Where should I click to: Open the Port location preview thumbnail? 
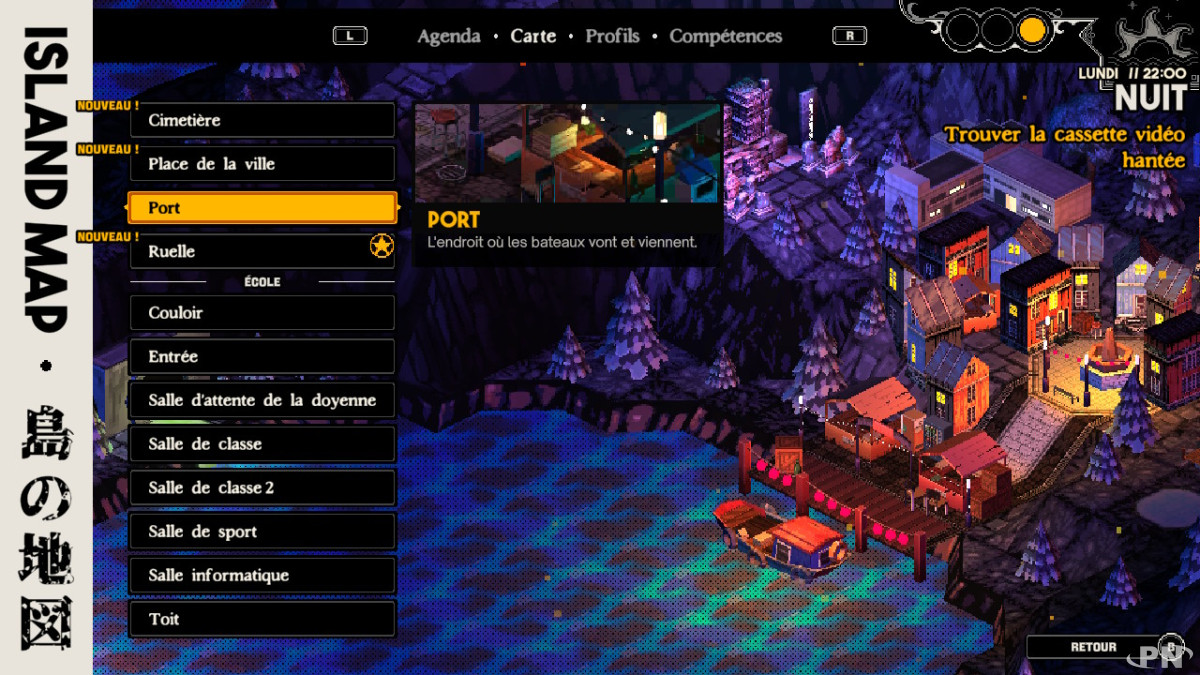click(x=567, y=153)
